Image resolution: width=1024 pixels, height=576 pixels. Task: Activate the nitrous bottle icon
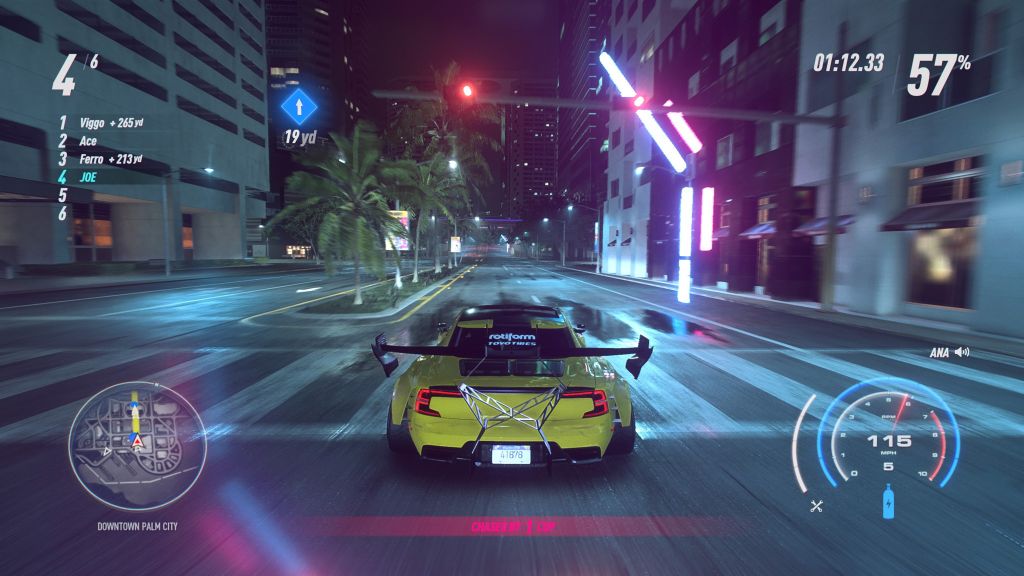point(888,502)
